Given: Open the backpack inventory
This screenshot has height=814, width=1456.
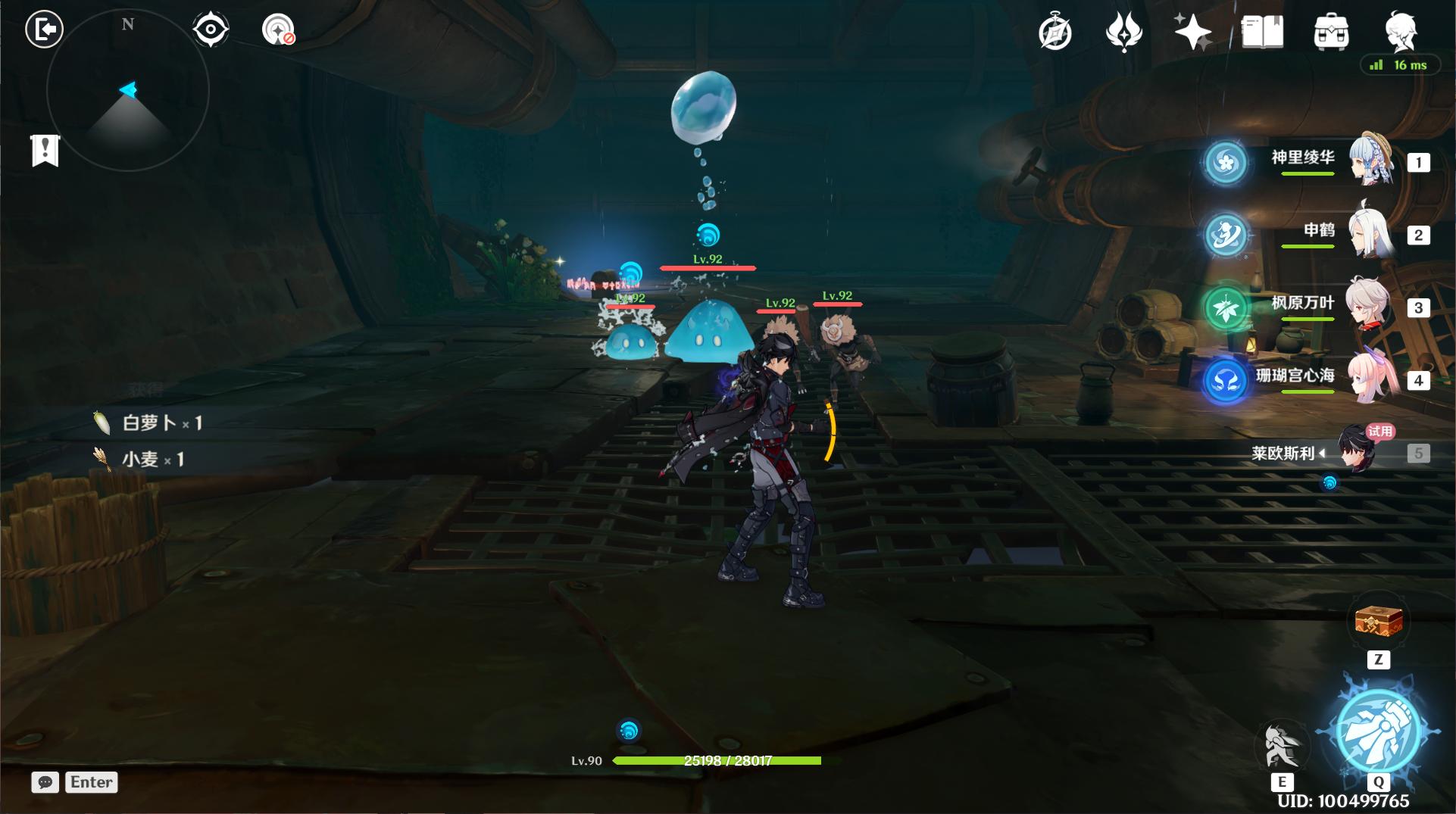Looking at the screenshot, I should [1331, 33].
